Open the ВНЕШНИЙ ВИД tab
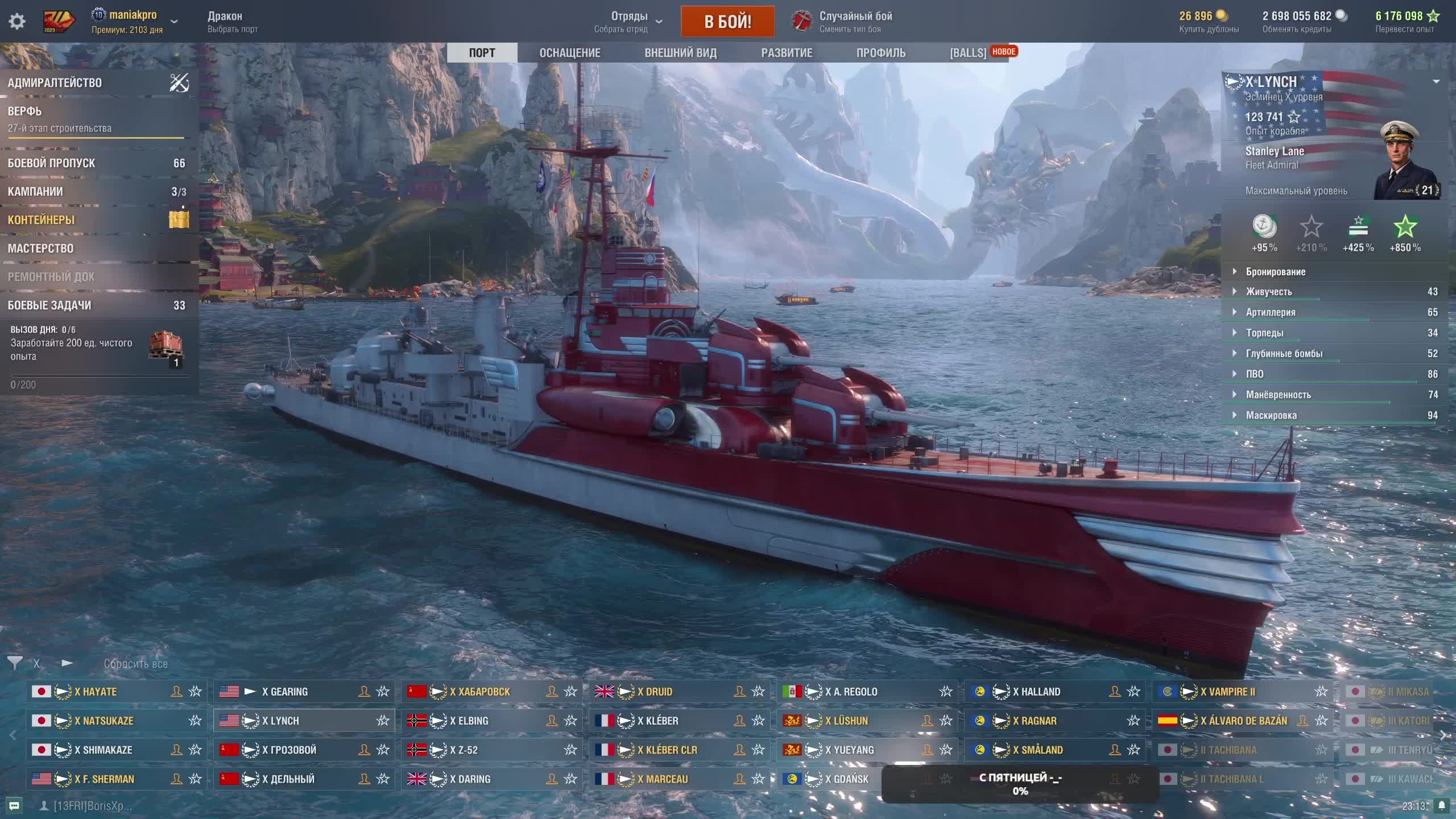Viewport: 1456px width, 819px height. coord(680,53)
